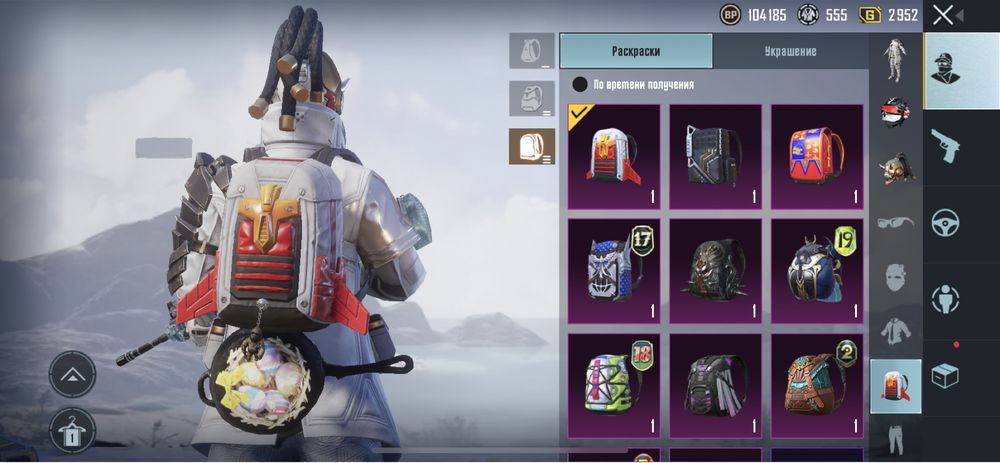Pick the green and pink backpack skin

pyautogui.click(x=614, y=386)
